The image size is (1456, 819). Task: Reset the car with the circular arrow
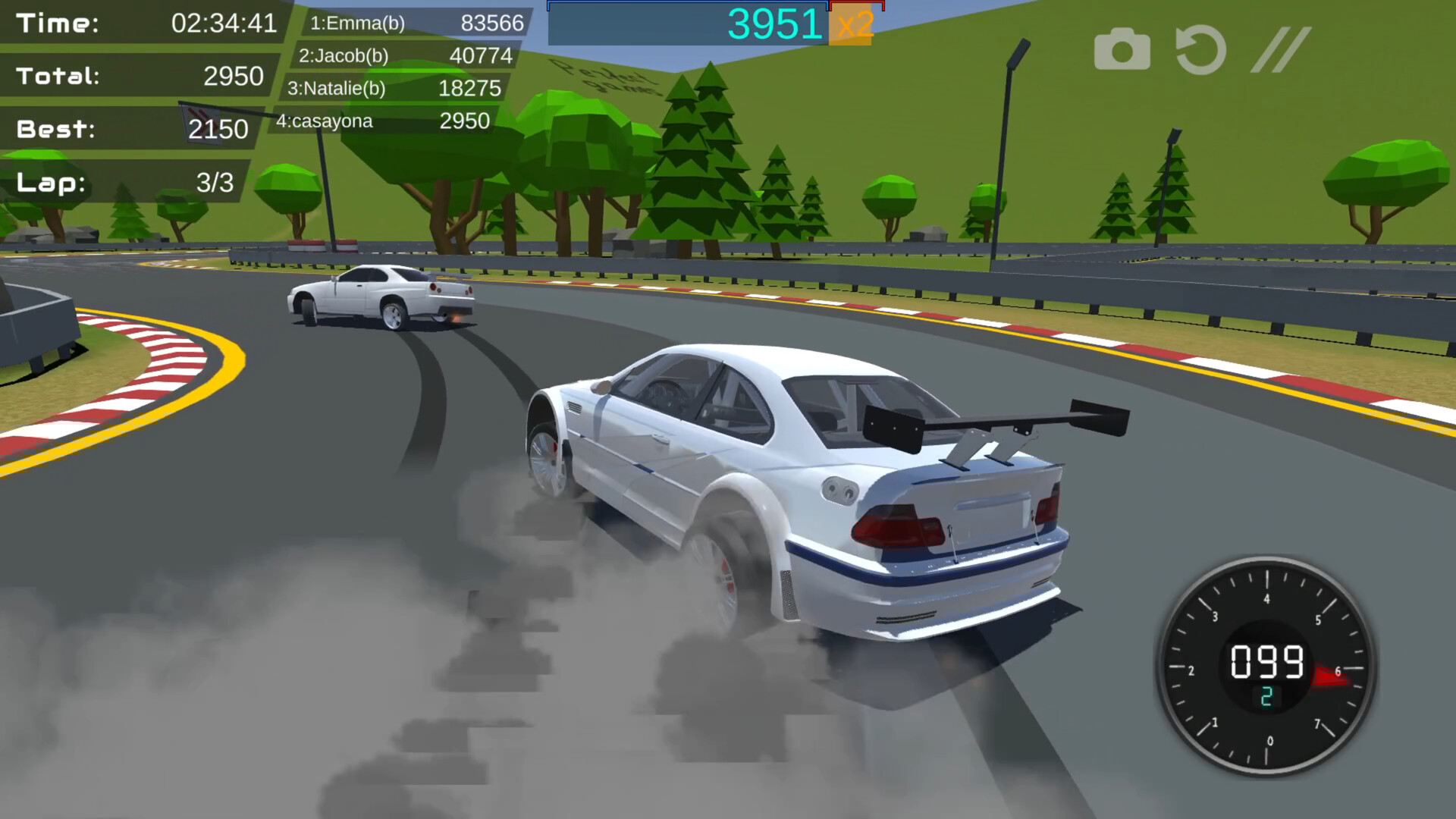pyautogui.click(x=1200, y=50)
